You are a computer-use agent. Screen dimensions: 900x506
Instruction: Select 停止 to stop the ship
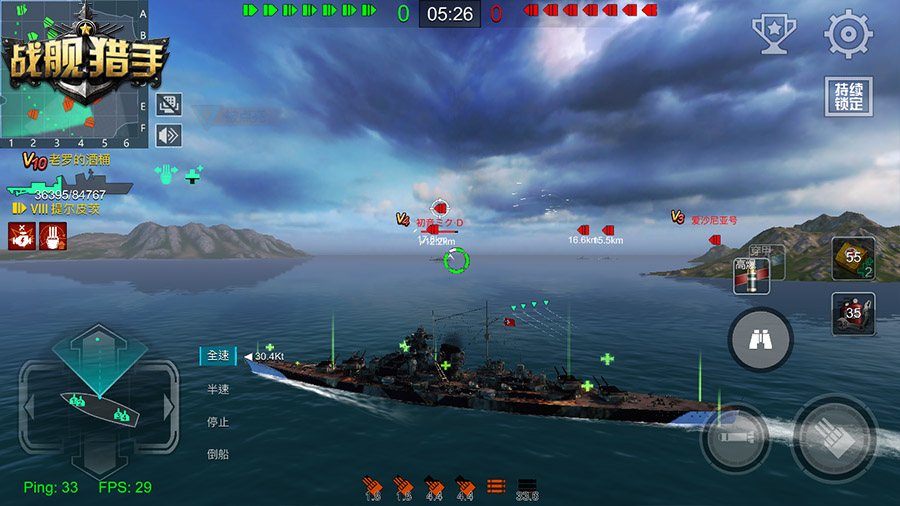(x=217, y=421)
